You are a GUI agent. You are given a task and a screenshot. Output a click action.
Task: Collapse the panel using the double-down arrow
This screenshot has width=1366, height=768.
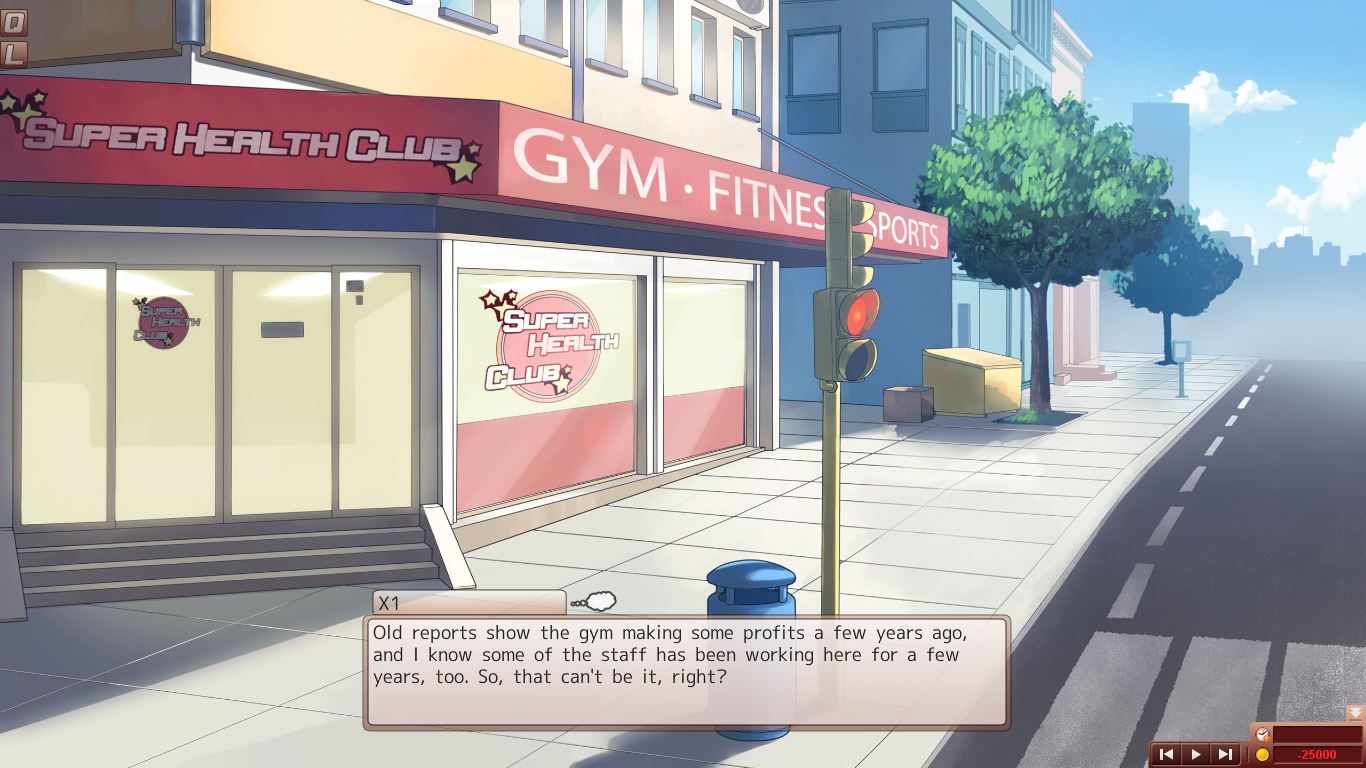point(1355,713)
